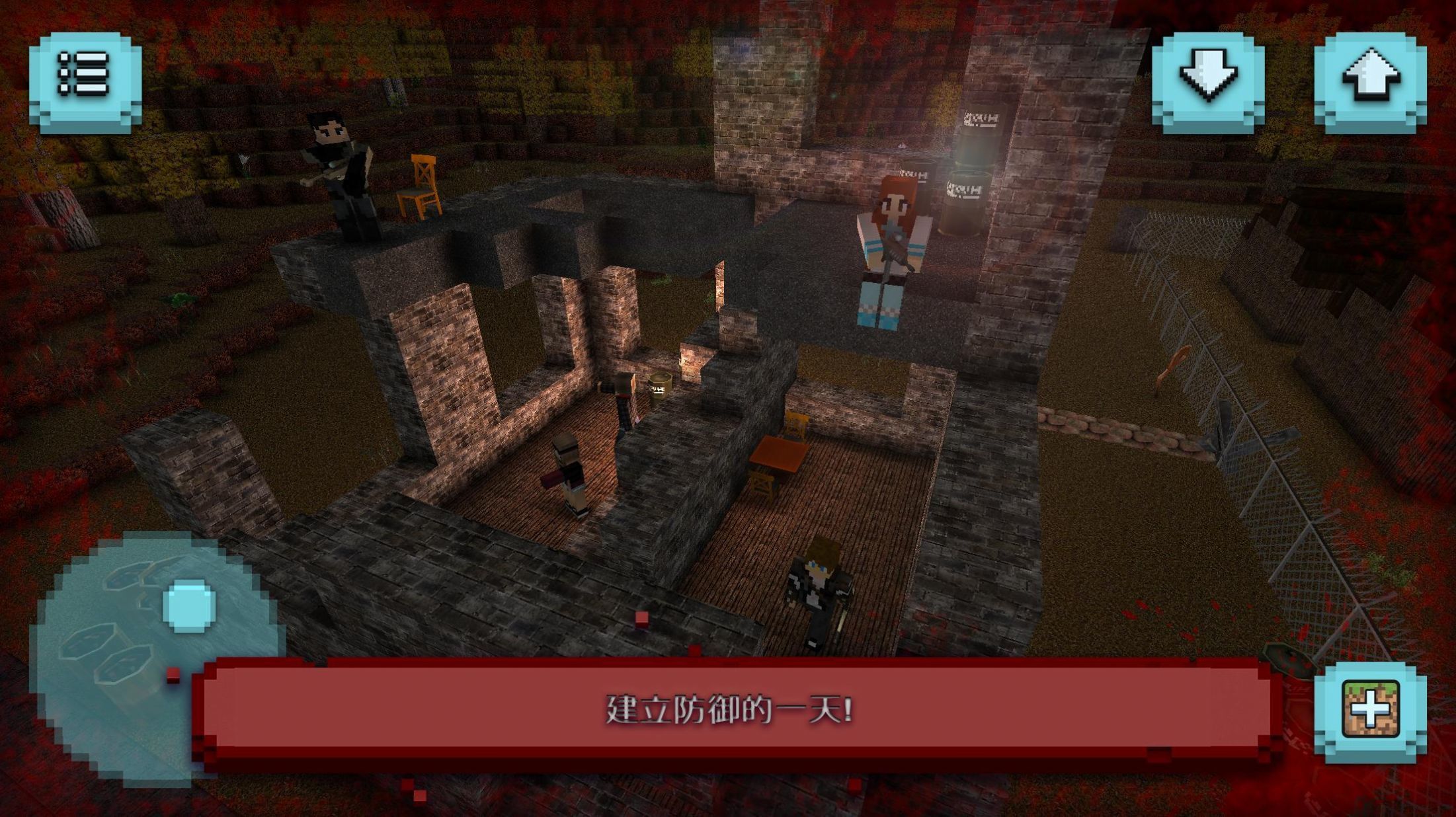The height and width of the screenshot is (817, 1456).
Task: Tap the down arrow button
Action: point(1208,81)
